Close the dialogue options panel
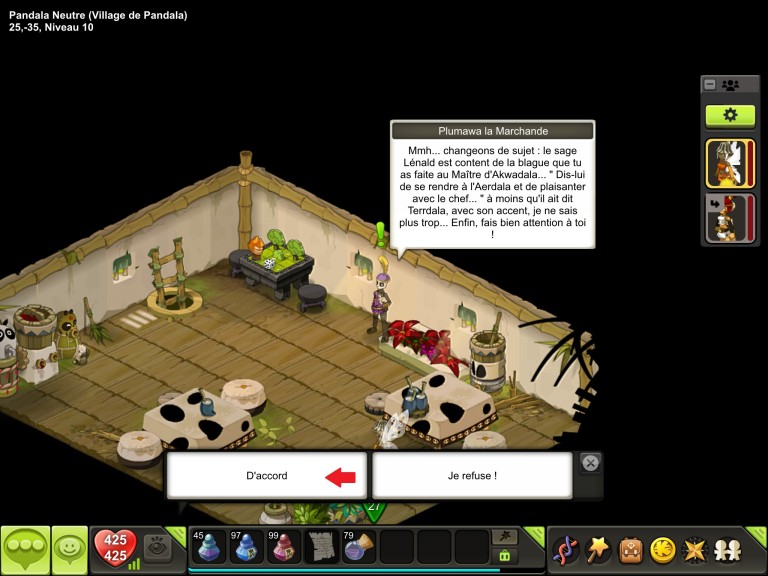This screenshot has width=768, height=576. pyautogui.click(x=590, y=463)
